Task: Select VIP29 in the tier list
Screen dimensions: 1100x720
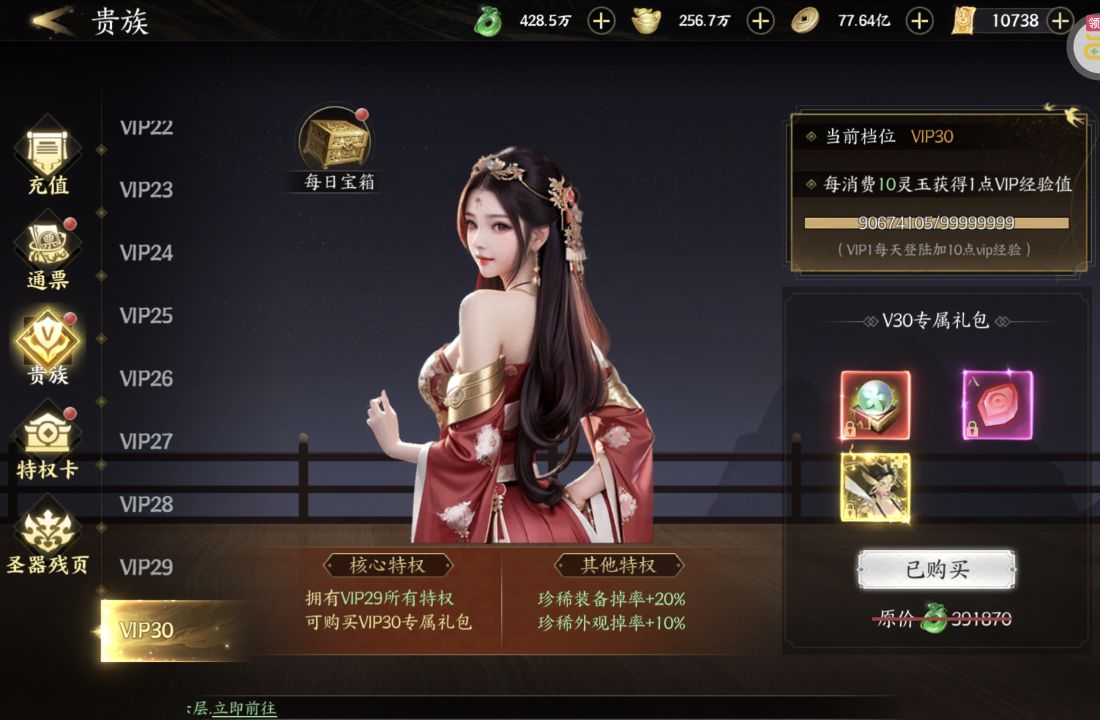Action: [147, 567]
